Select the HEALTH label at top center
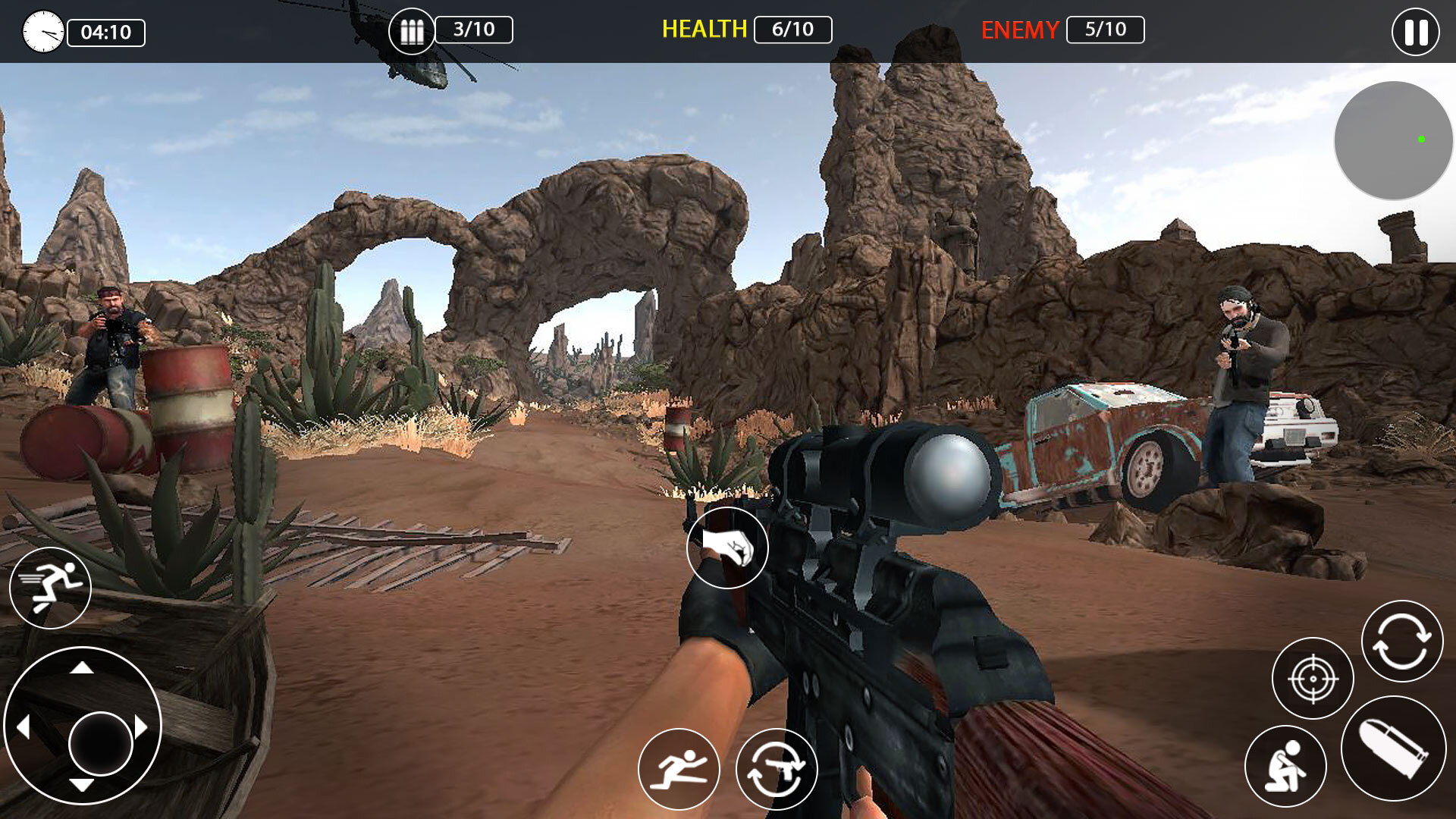1456x819 pixels. (x=704, y=30)
